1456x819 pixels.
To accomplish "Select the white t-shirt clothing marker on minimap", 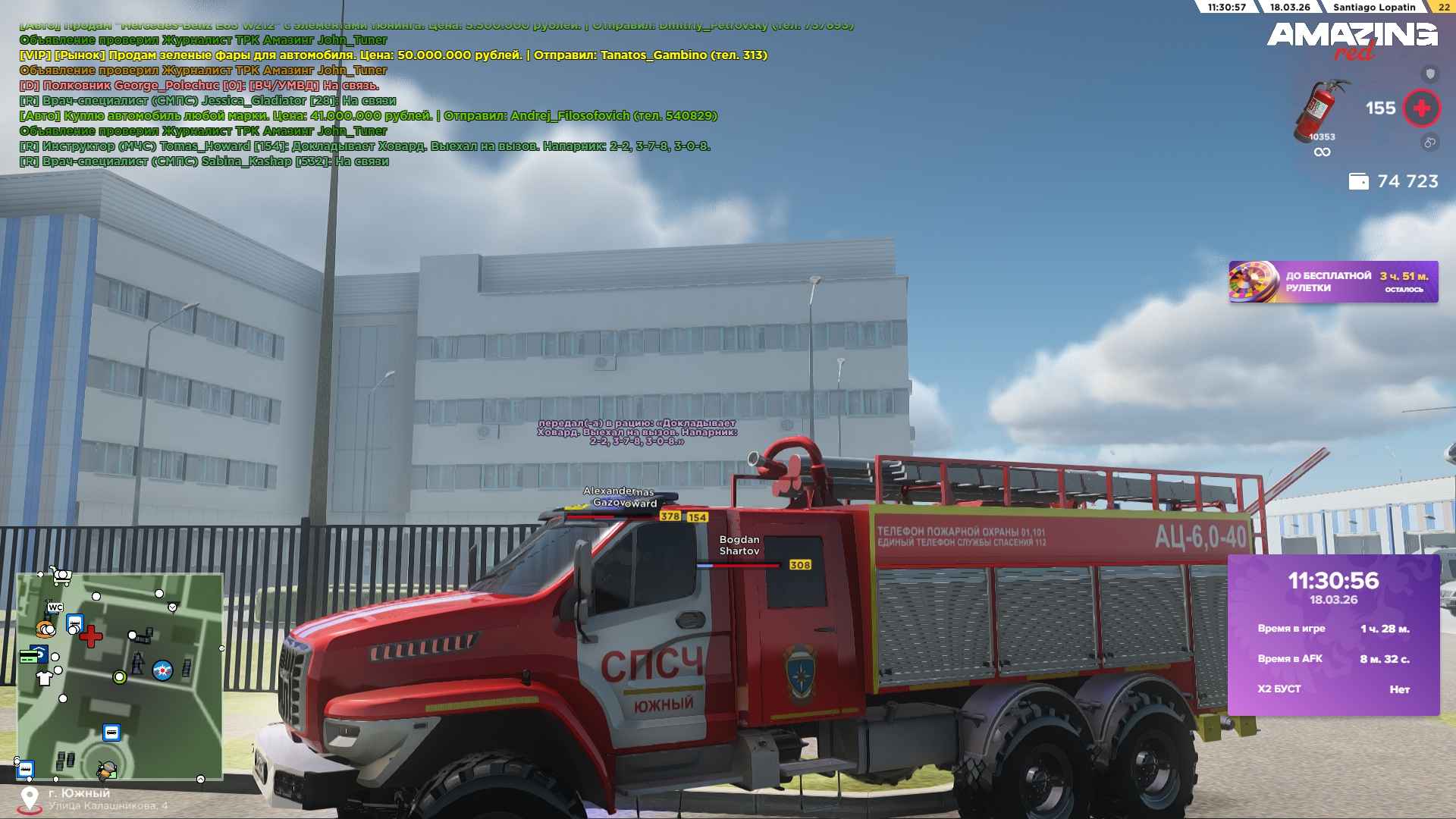I will 45,678.
